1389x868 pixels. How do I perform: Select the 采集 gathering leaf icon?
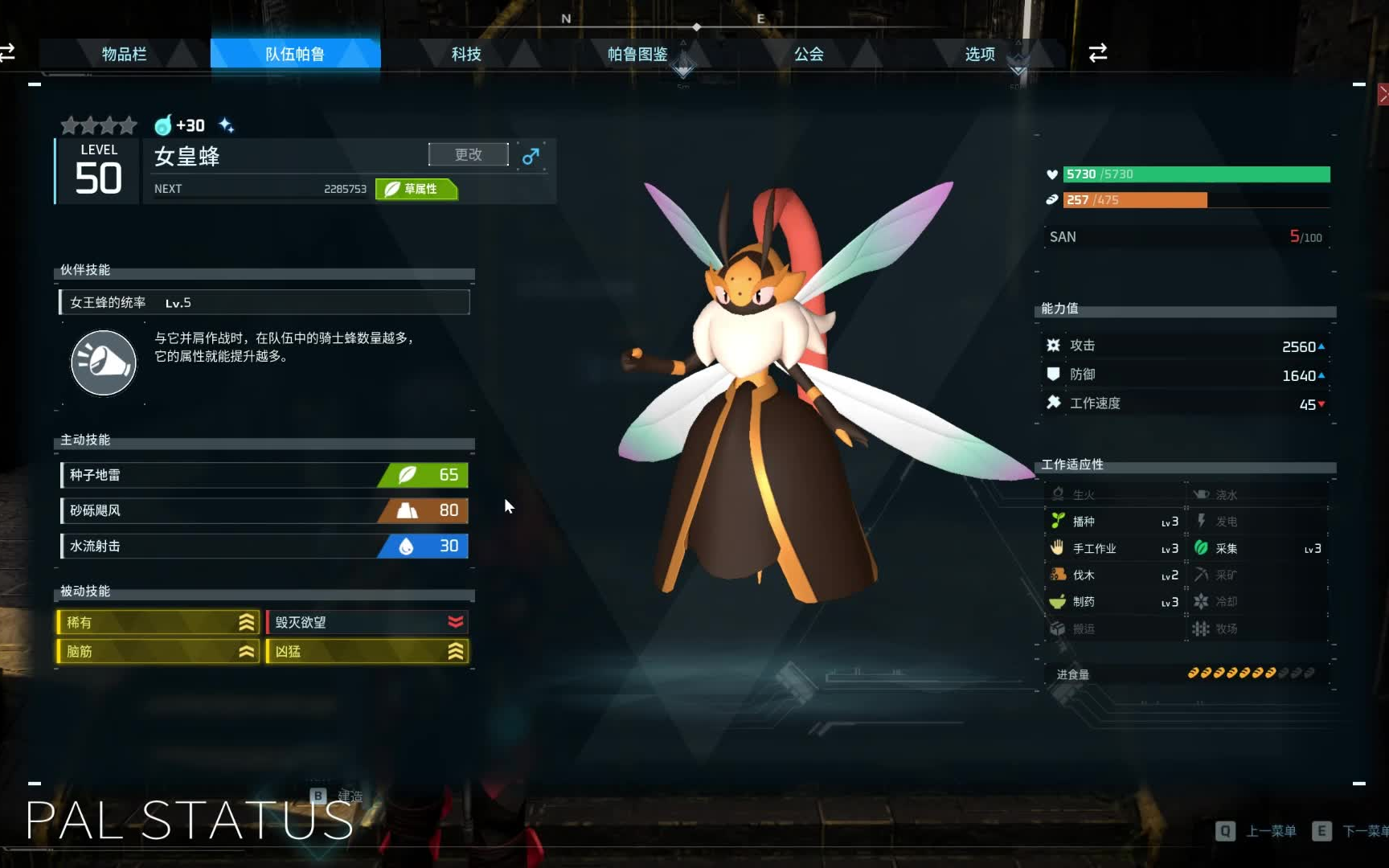point(1201,547)
